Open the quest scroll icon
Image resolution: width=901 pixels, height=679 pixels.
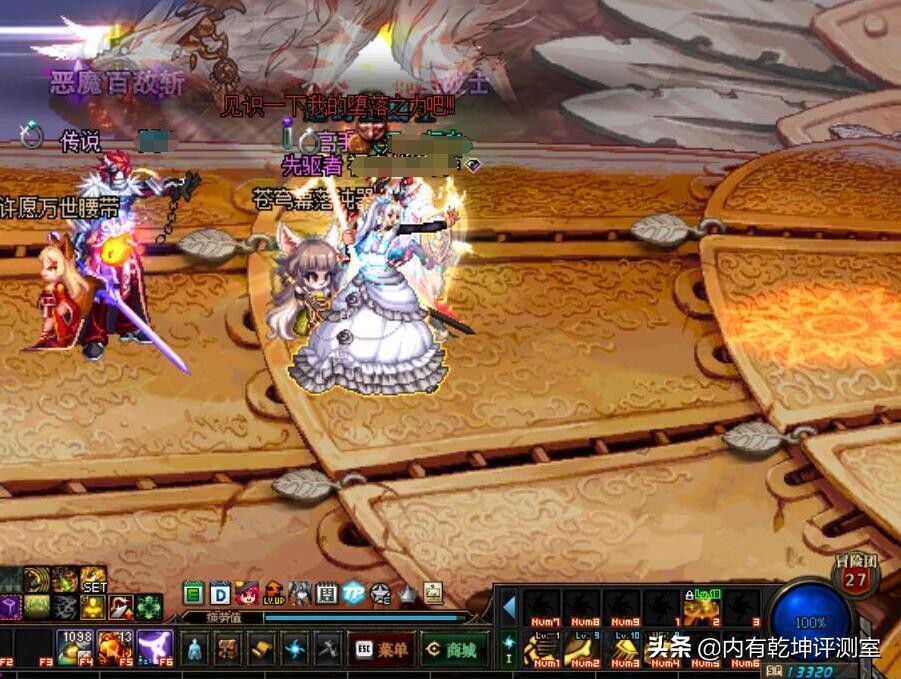262,648
